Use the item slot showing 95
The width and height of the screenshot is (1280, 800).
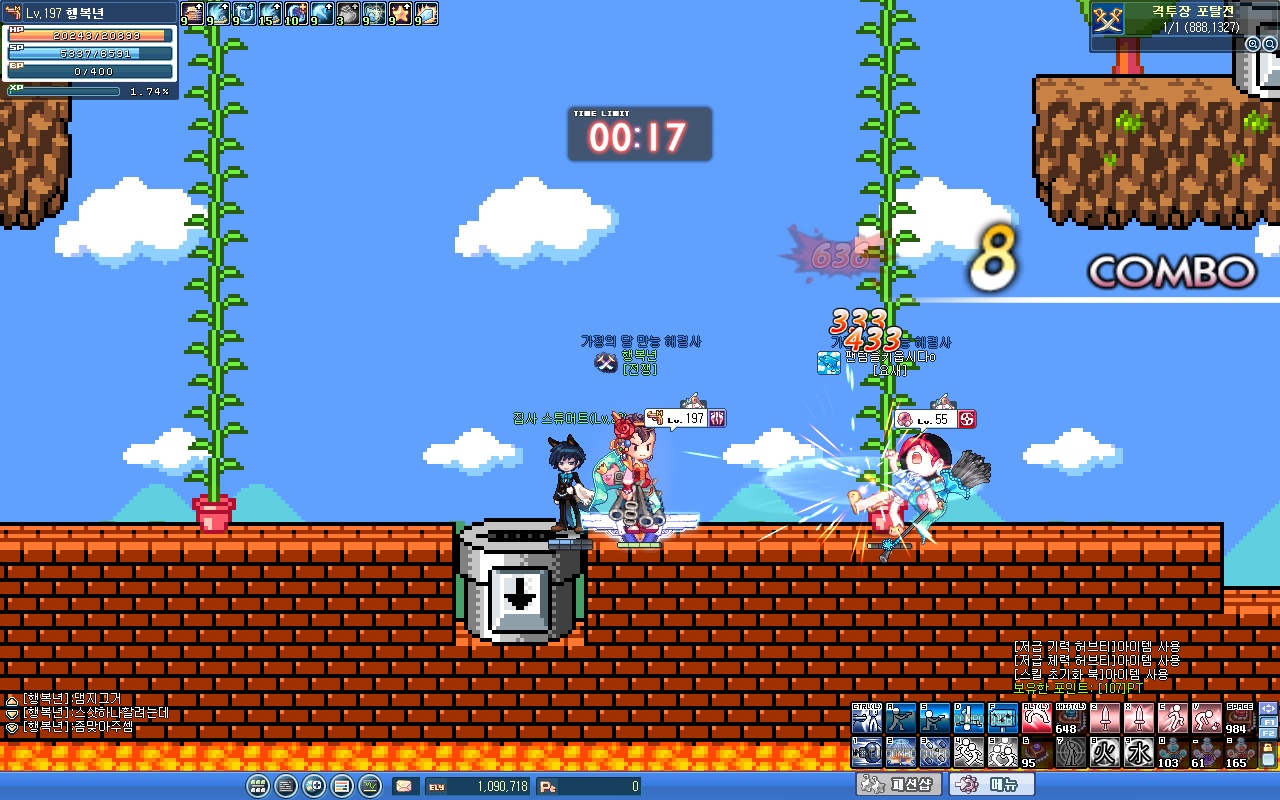coord(1036,752)
